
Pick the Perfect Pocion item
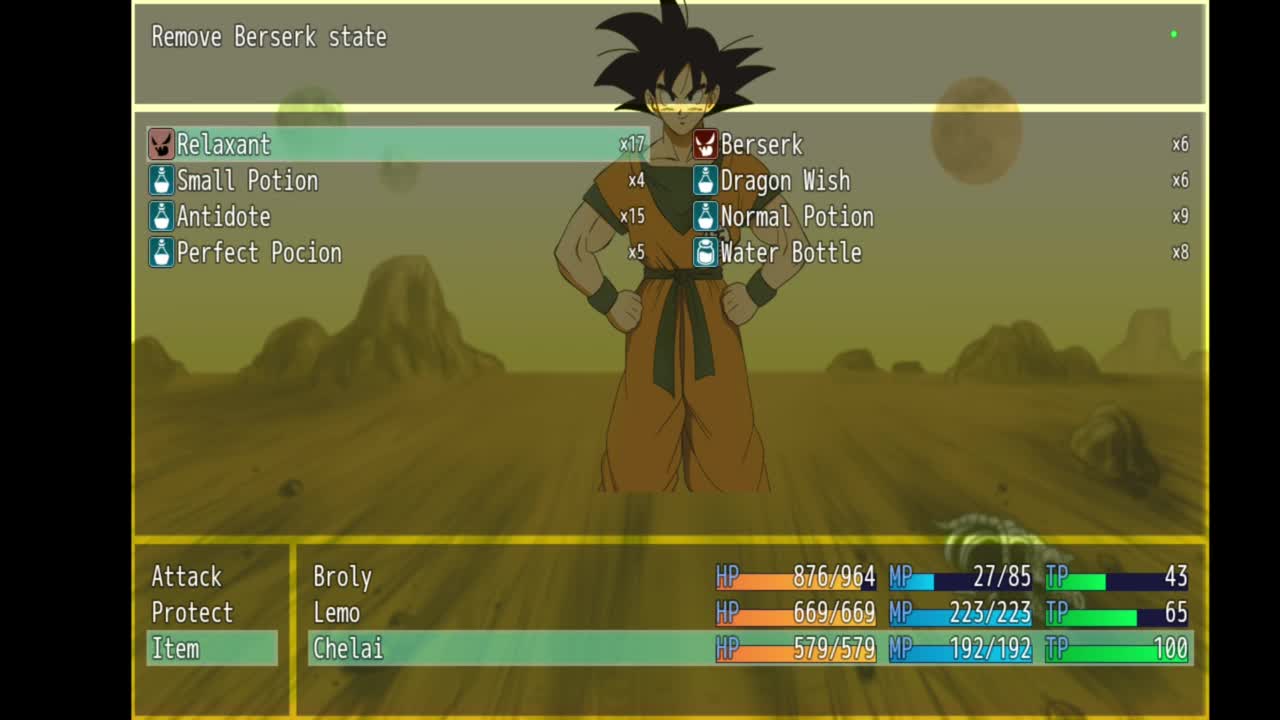click(x=259, y=253)
